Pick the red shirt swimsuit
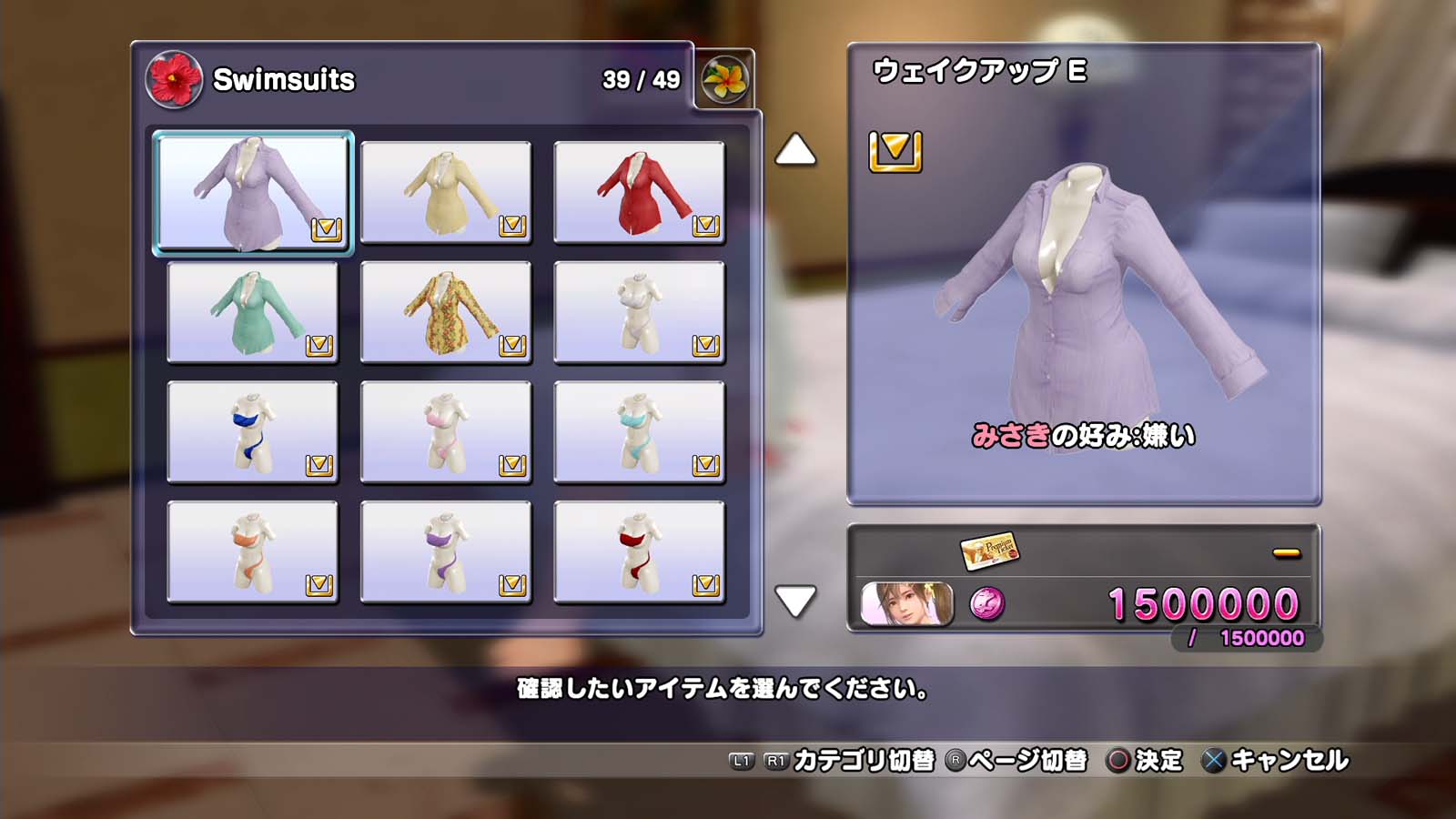This screenshot has width=1456, height=819. pyautogui.click(x=639, y=192)
